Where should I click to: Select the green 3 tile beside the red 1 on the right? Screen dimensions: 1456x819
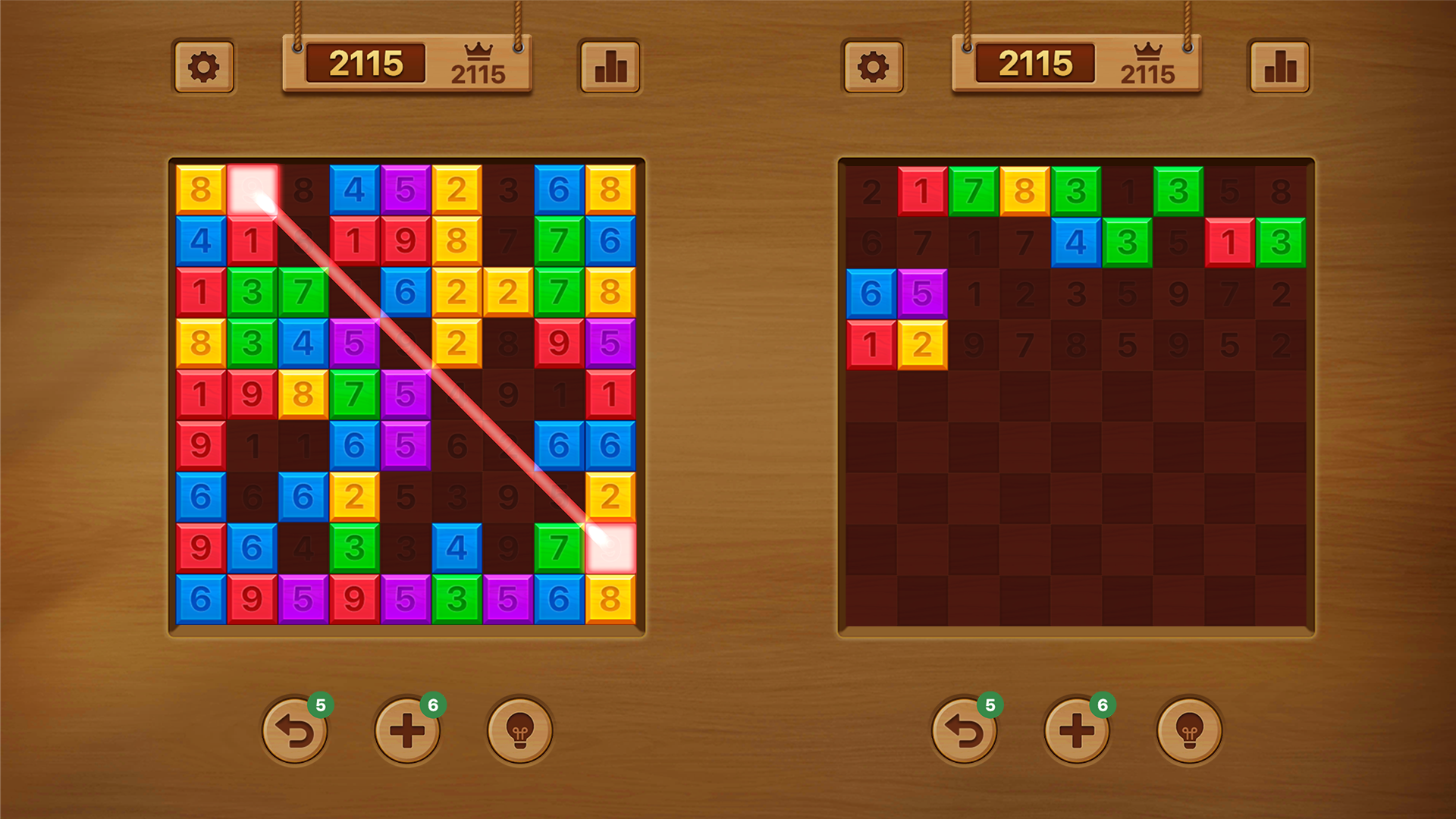pos(1282,242)
